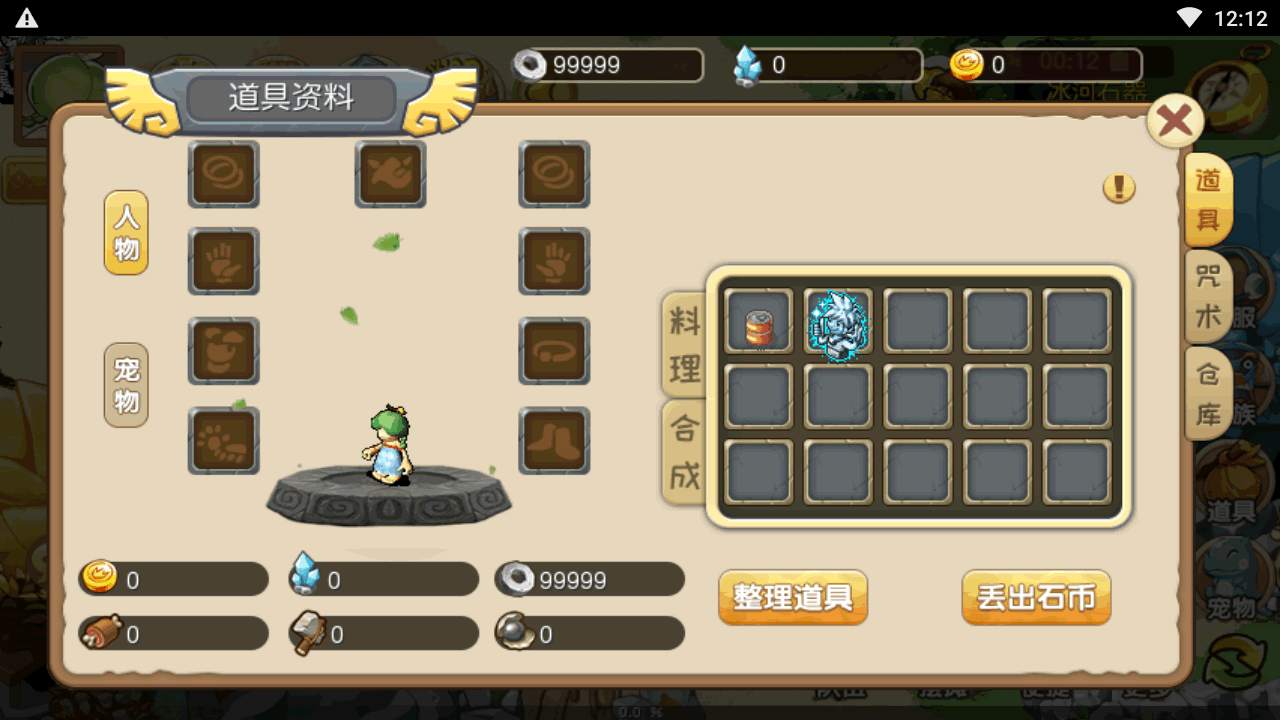Viewport: 1280px width, 720px height.
Task: Select the 咒术 spells side tab
Action: (1208, 296)
